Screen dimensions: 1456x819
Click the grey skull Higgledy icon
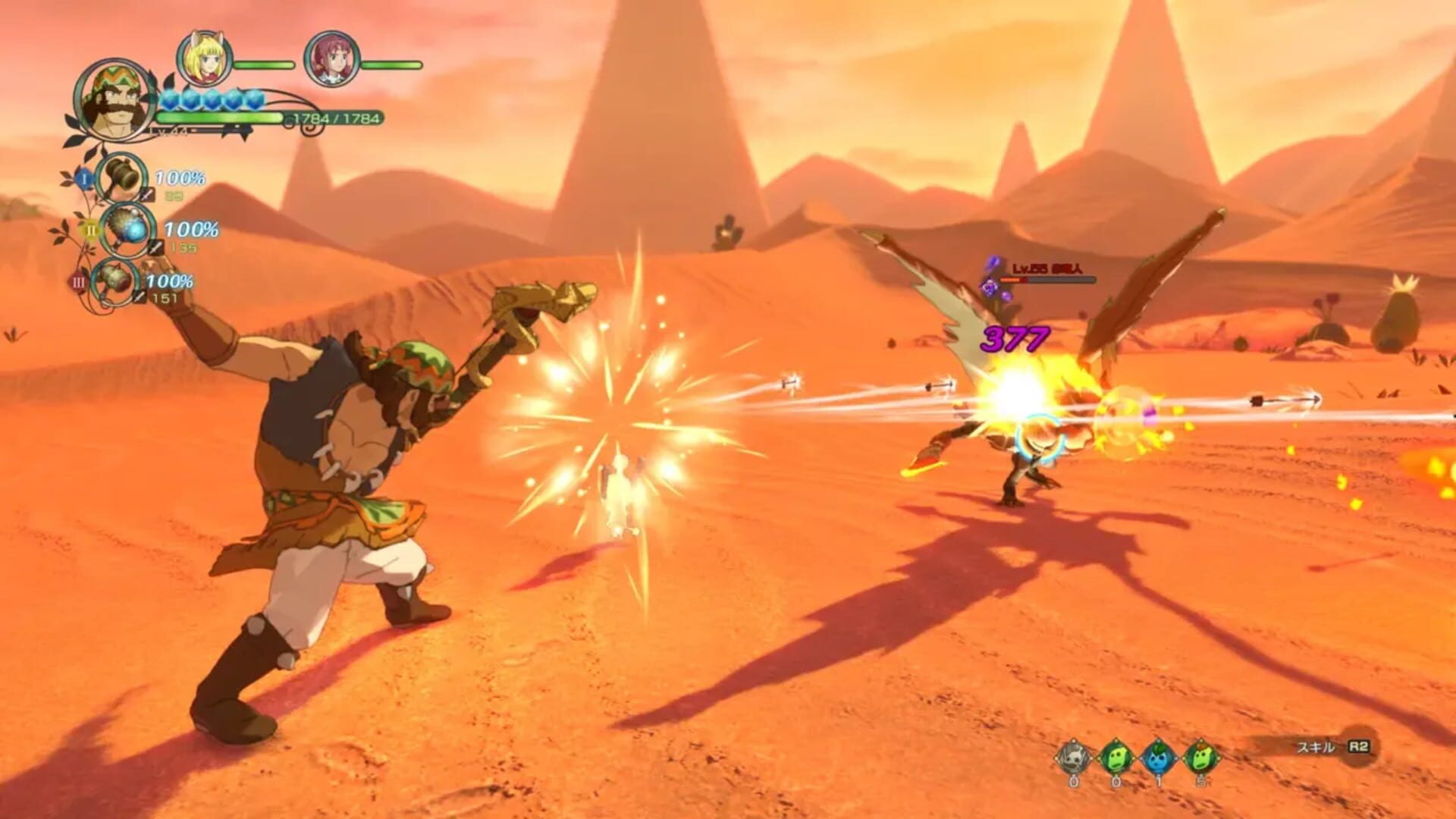[1072, 757]
